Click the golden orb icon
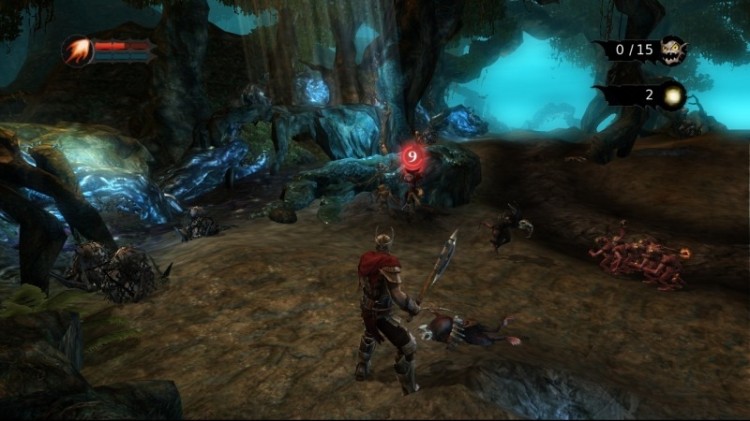Image resolution: width=750 pixels, height=421 pixels. tap(671, 95)
